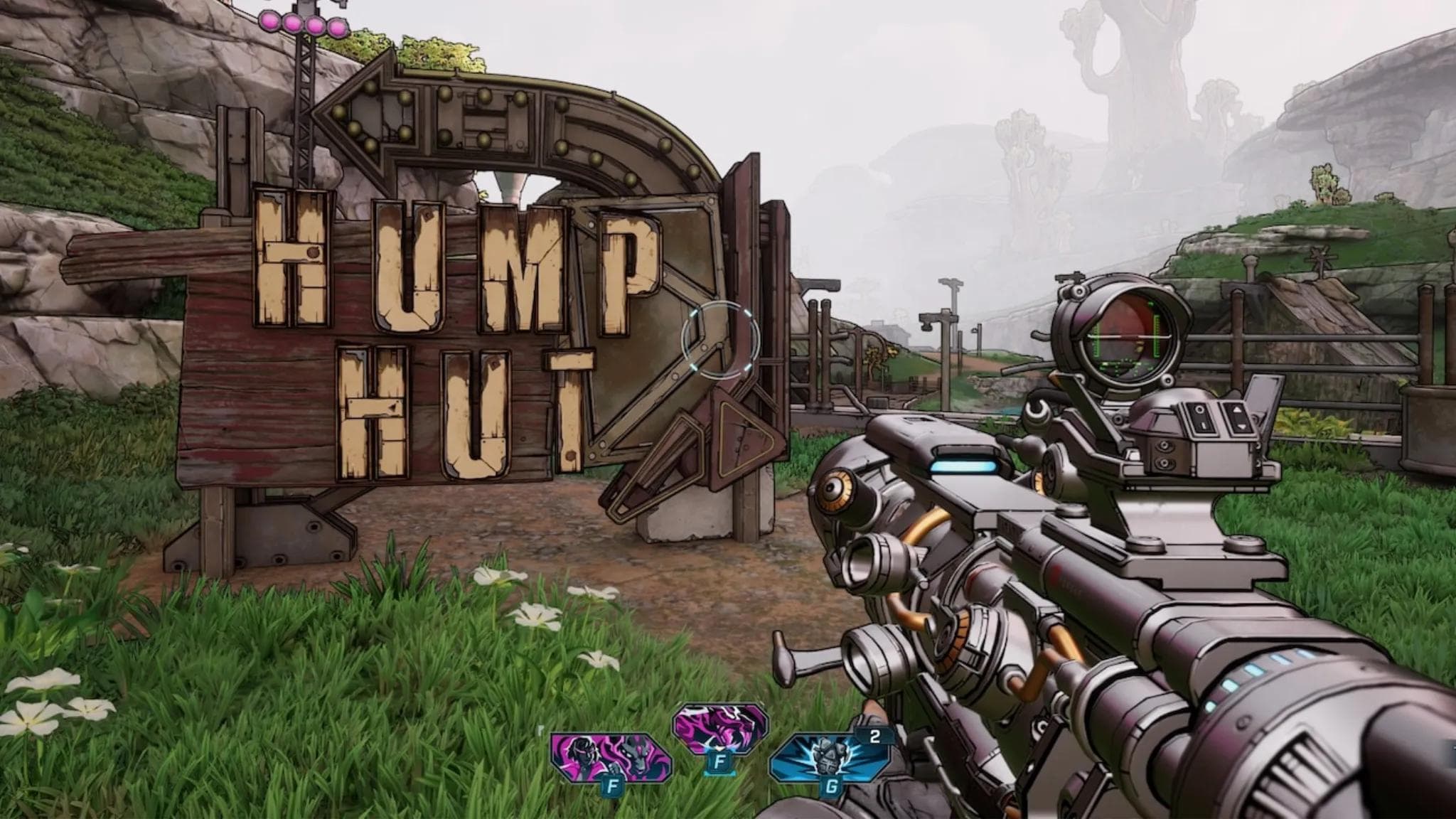Image resolution: width=1456 pixels, height=819 pixels.
Task: Click the up-arrow button on the scope panel
Action: tap(1237, 408)
